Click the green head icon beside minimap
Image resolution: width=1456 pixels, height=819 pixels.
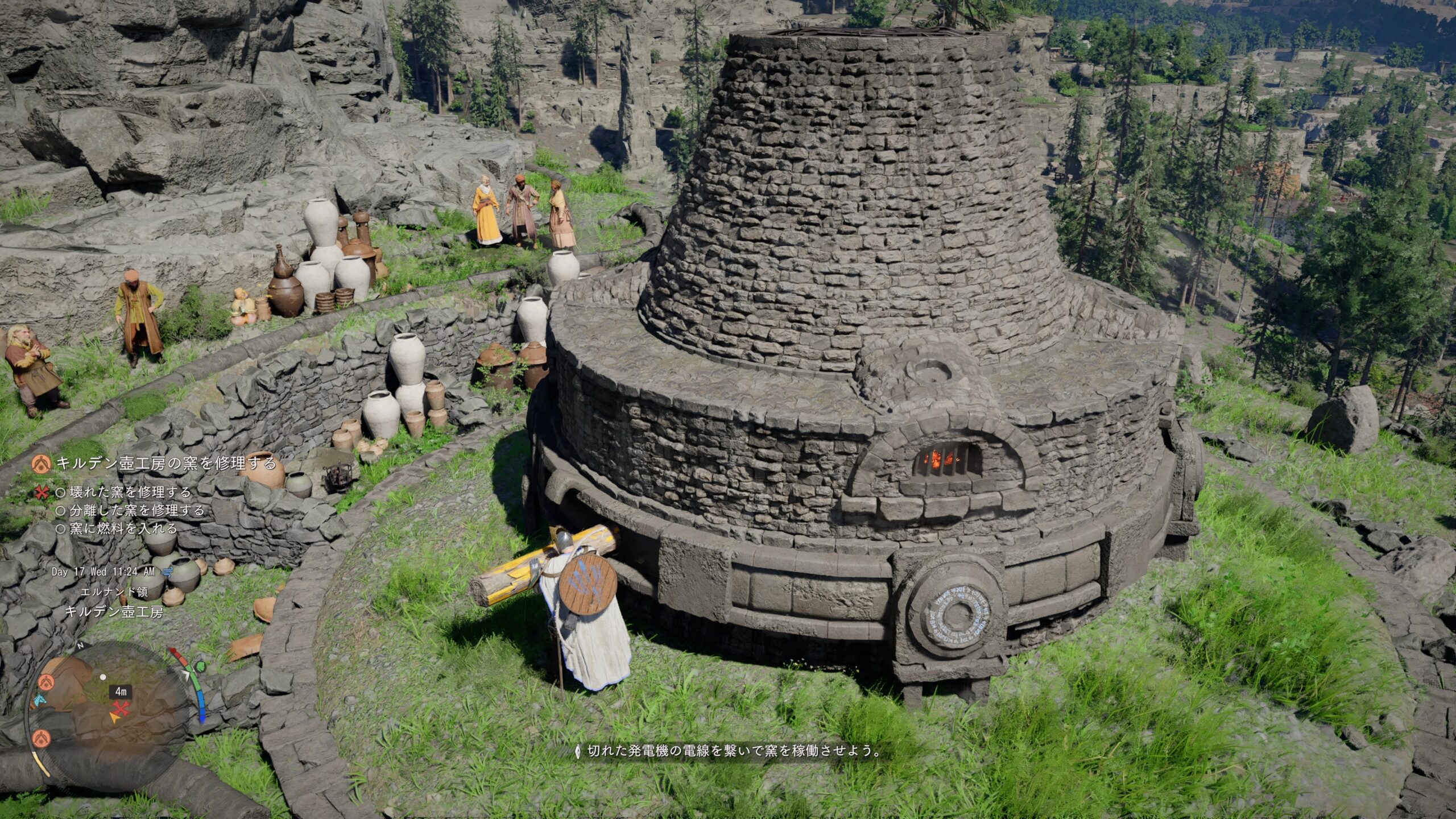[200, 666]
